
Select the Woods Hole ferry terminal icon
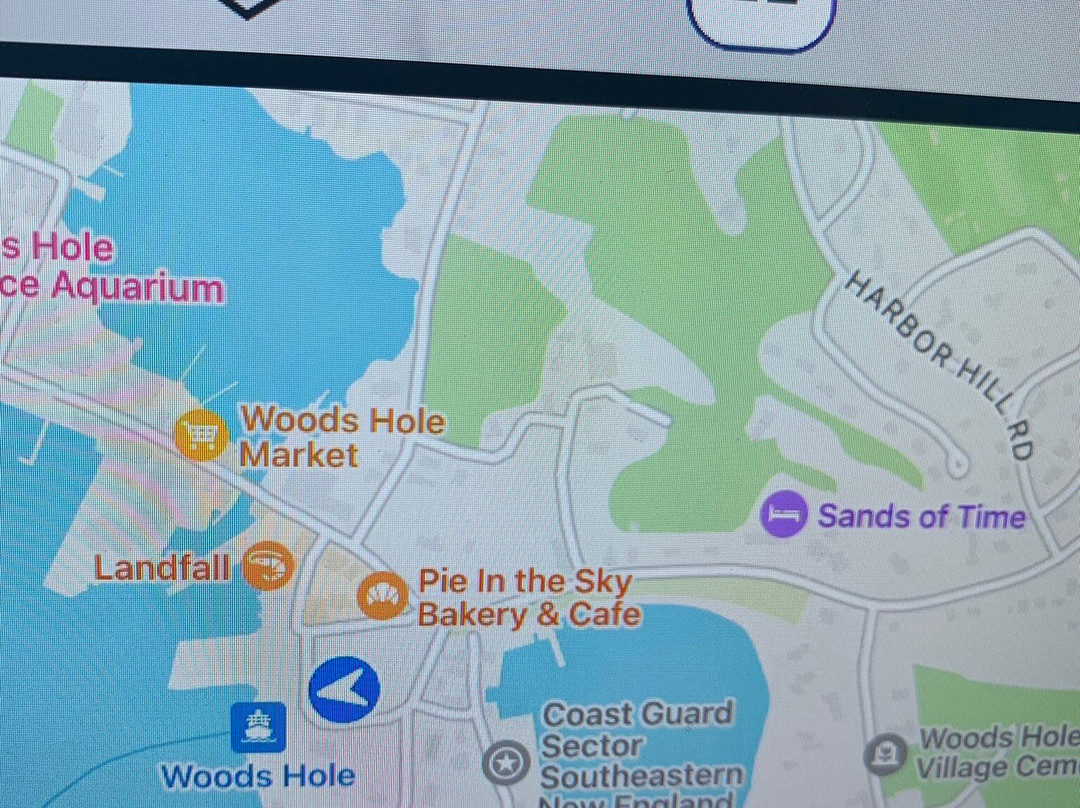(258, 727)
